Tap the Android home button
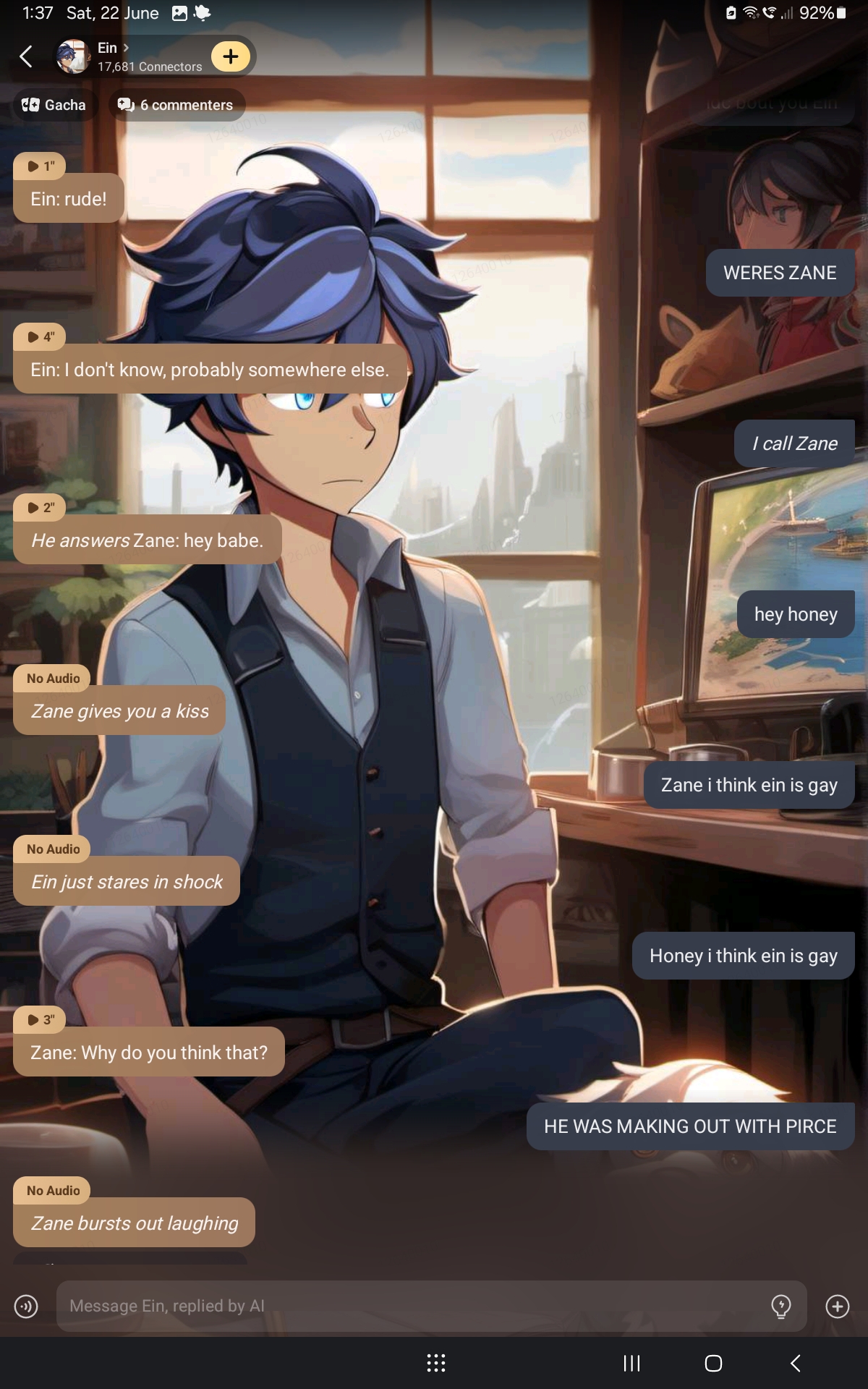This screenshot has width=868, height=1389. point(713,1364)
